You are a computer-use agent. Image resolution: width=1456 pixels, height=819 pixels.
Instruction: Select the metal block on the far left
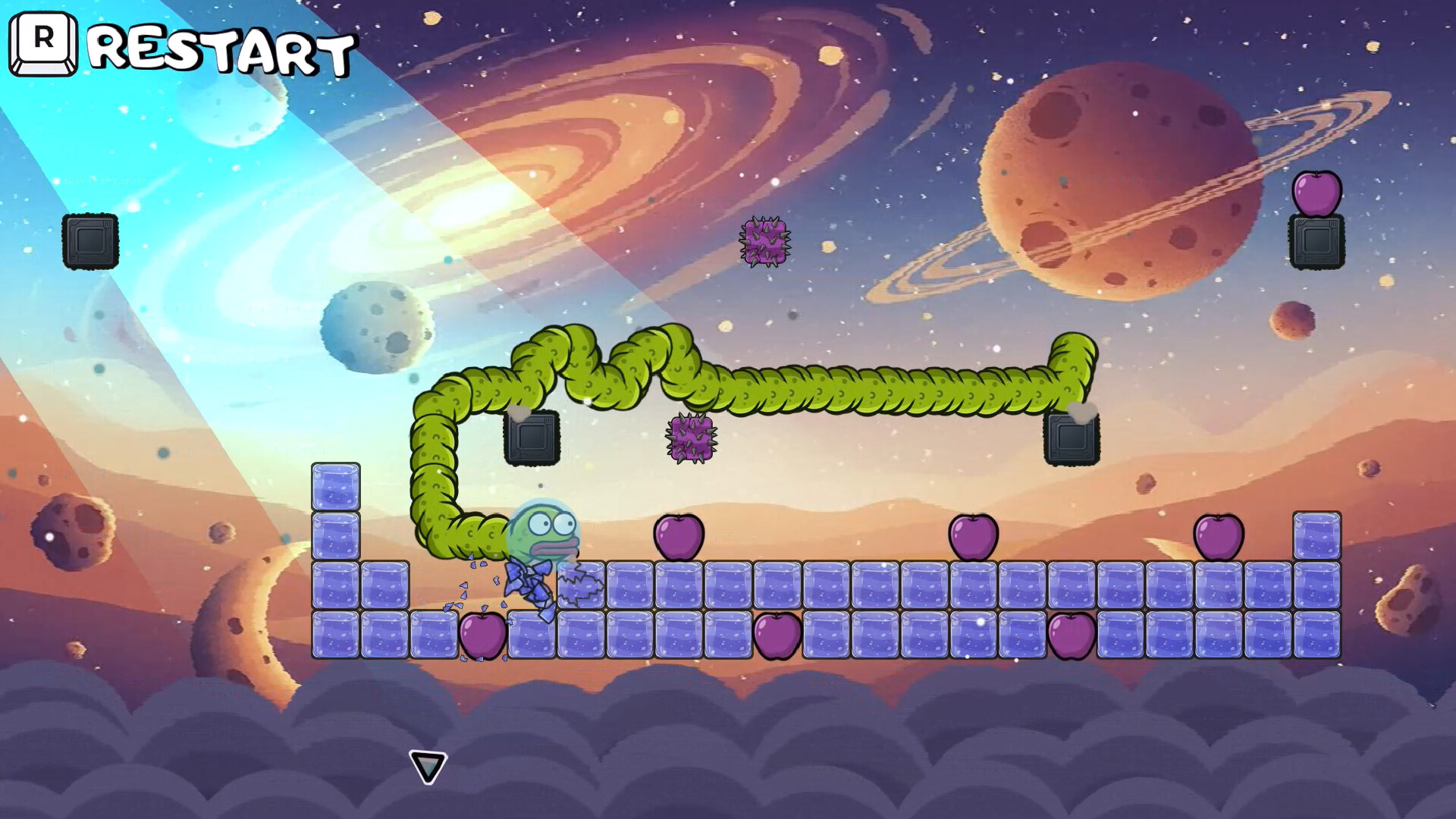coord(91,240)
